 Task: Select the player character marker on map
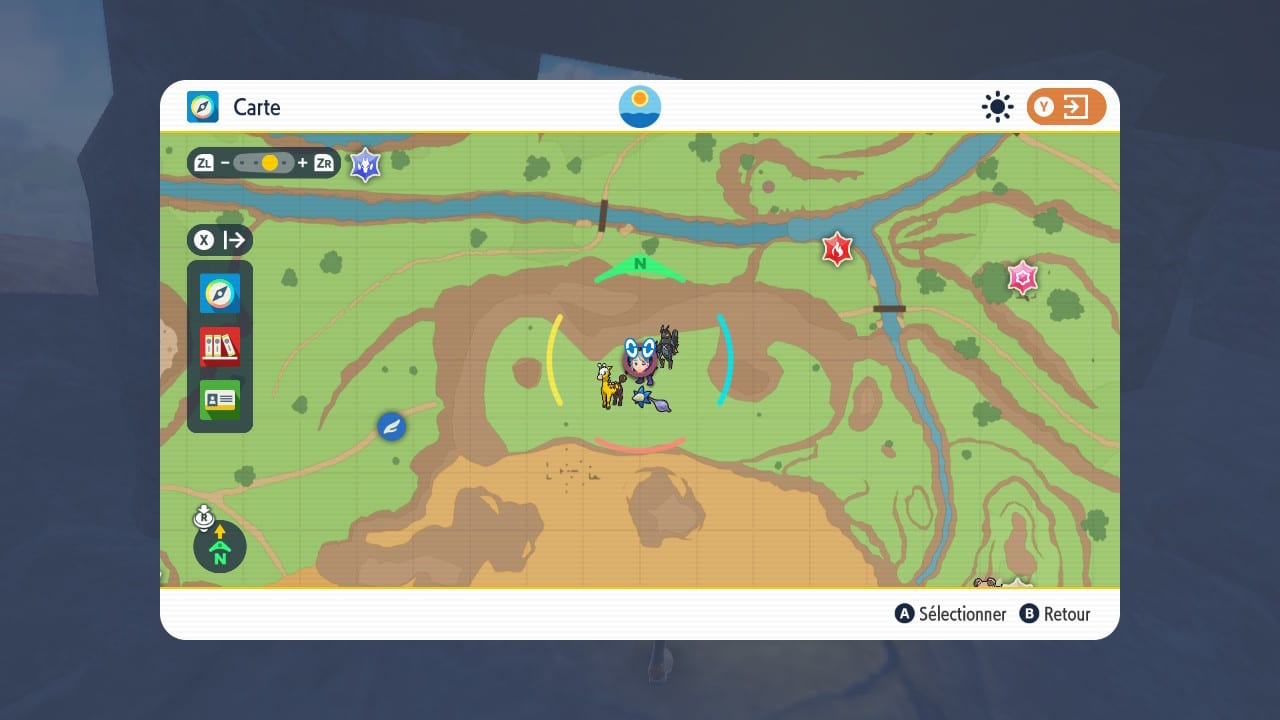pyautogui.click(x=639, y=360)
